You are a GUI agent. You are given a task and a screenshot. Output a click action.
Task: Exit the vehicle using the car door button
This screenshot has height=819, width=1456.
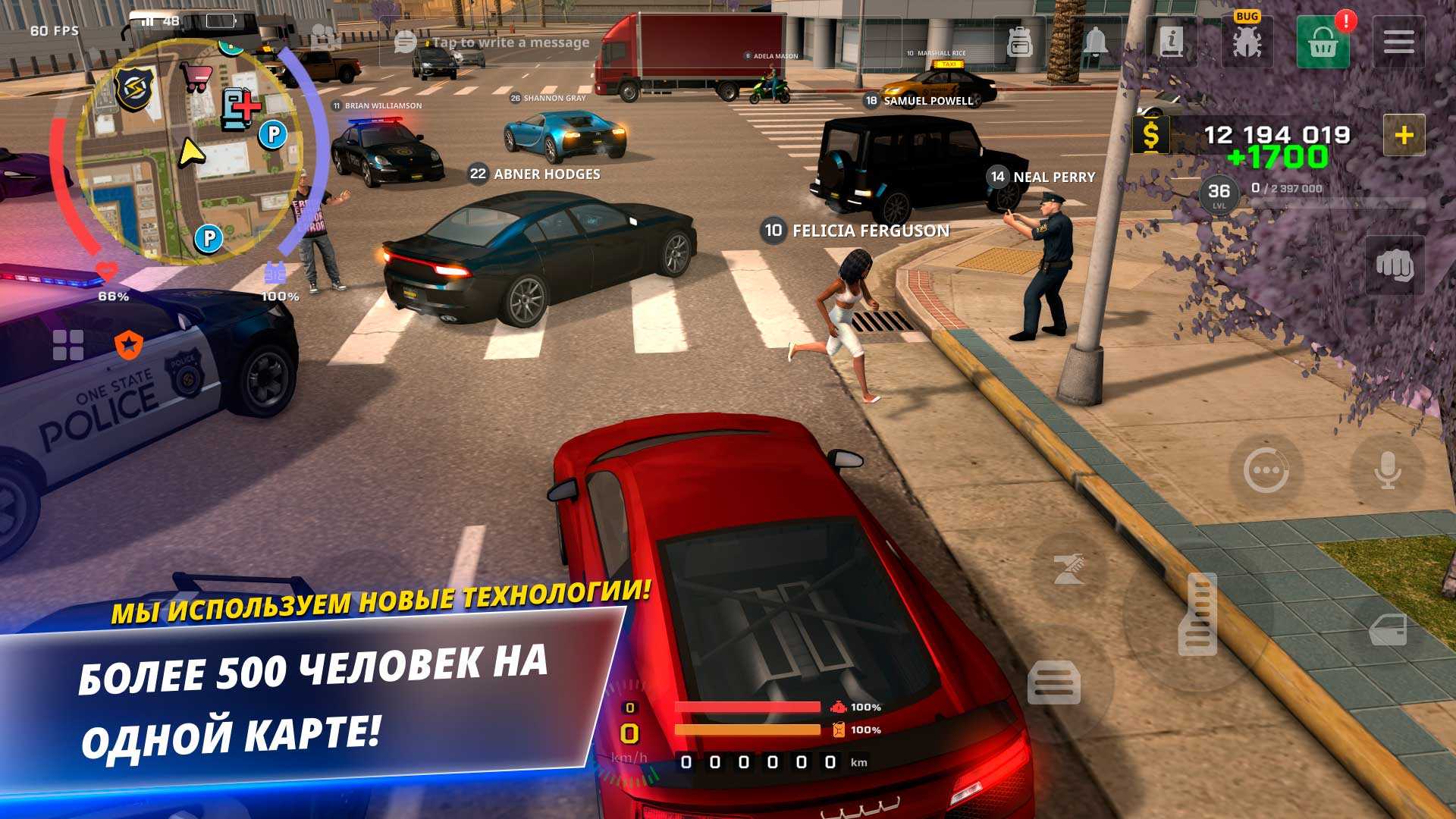[1388, 629]
